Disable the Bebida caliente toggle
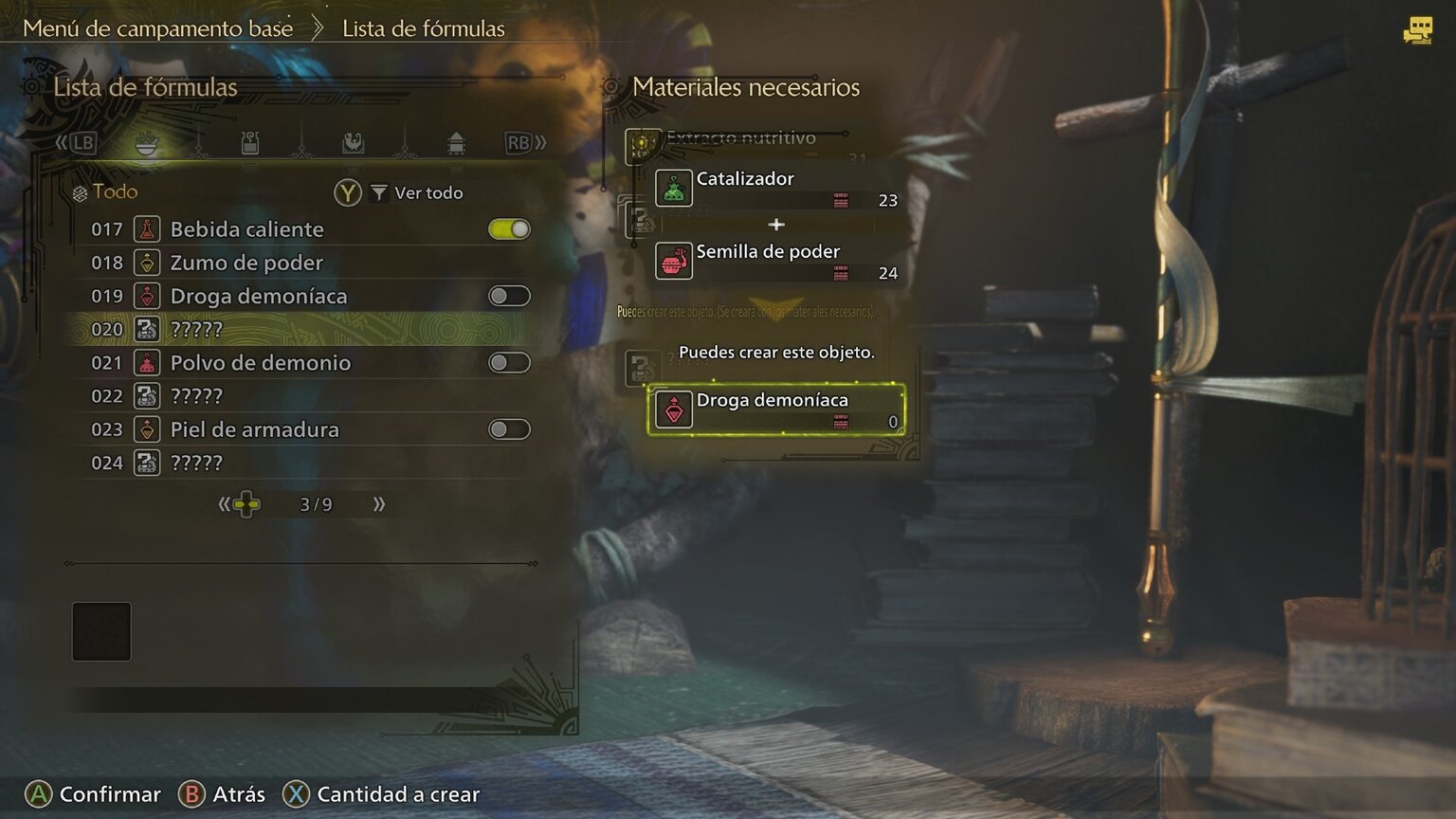This screenshot has height=819, width=1456. click(508, 228)
